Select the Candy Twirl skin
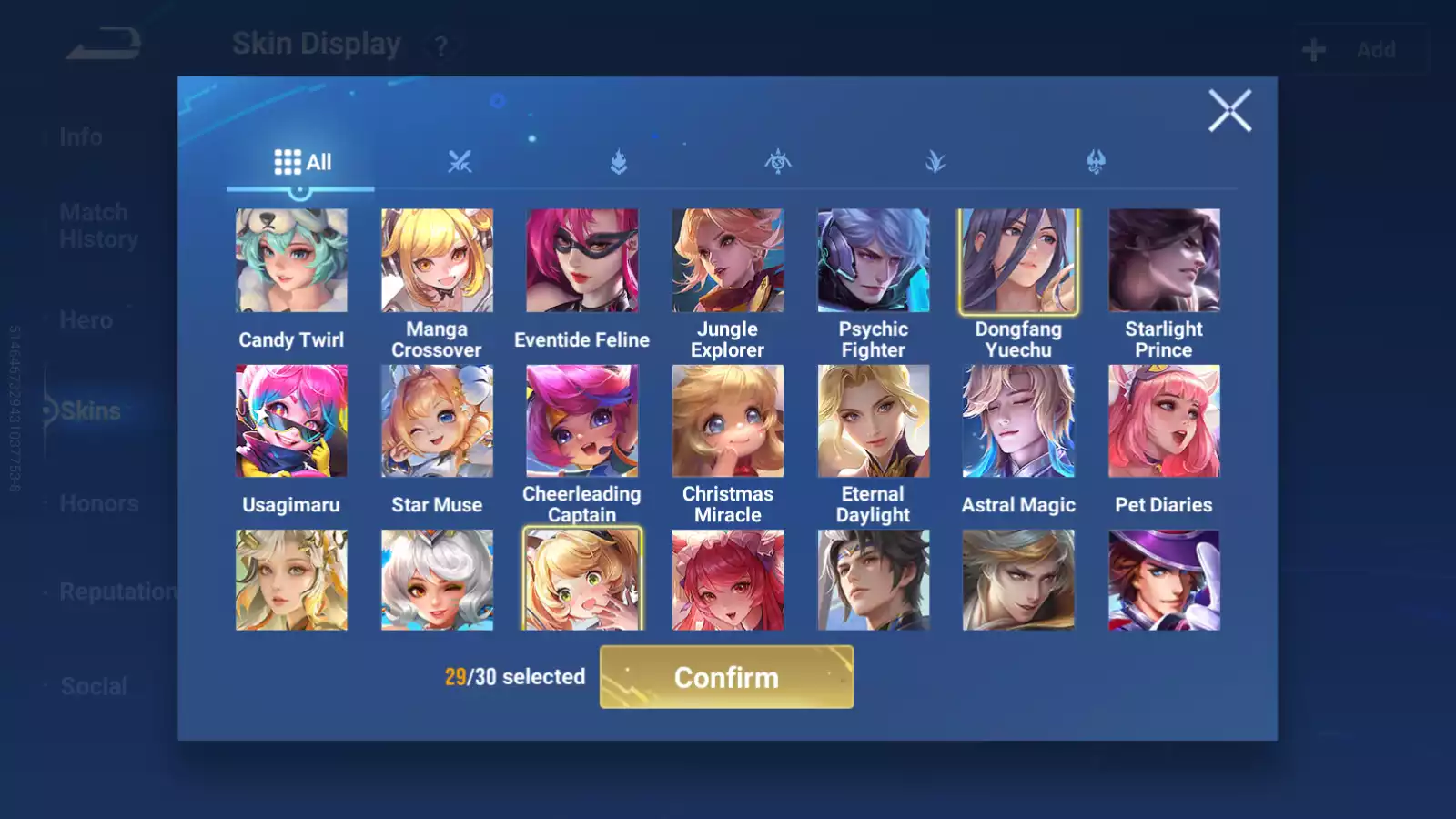The height and width of the screenshot is (819, 1456). 291,261
